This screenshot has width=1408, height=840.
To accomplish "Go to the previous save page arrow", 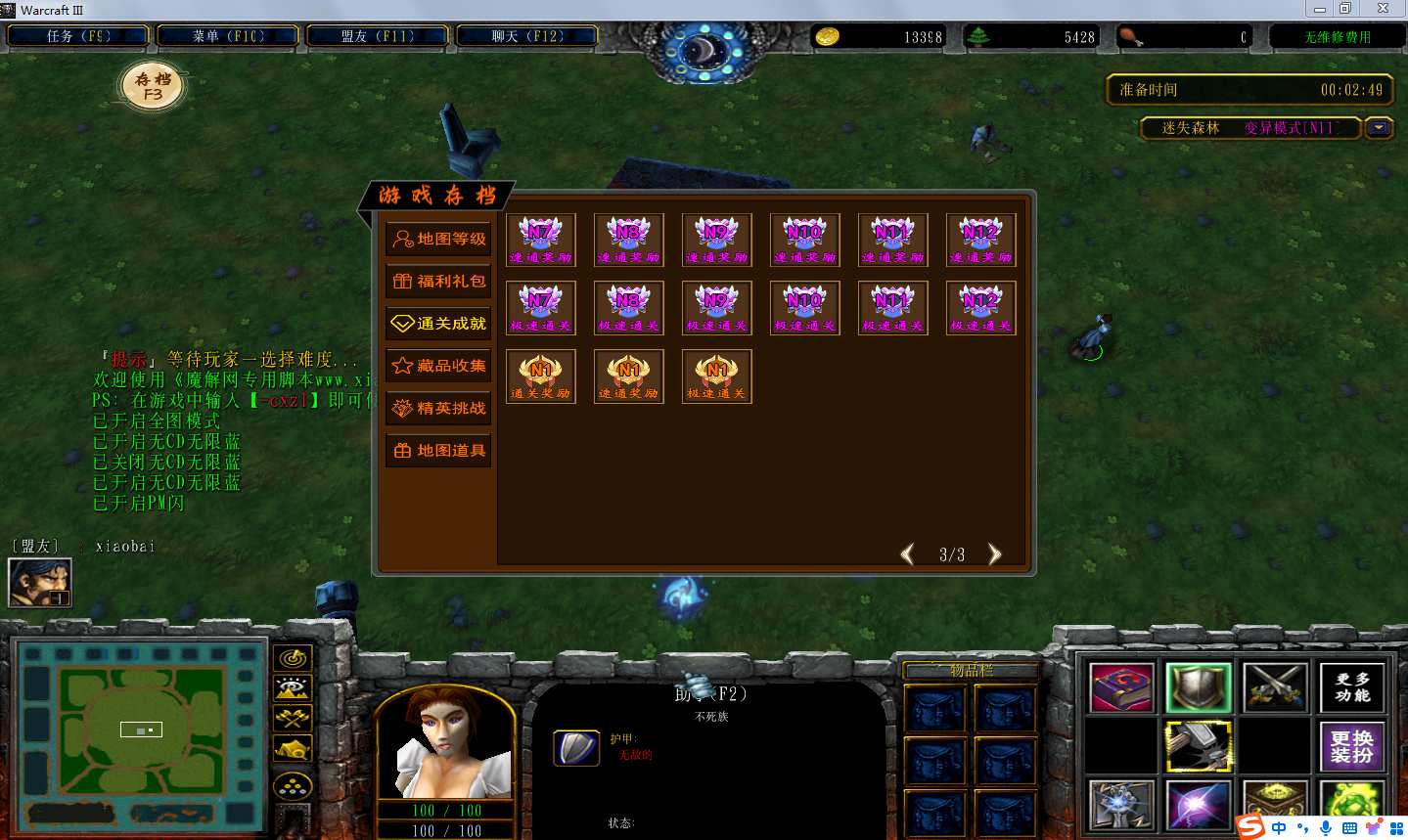I will (907, 554).
